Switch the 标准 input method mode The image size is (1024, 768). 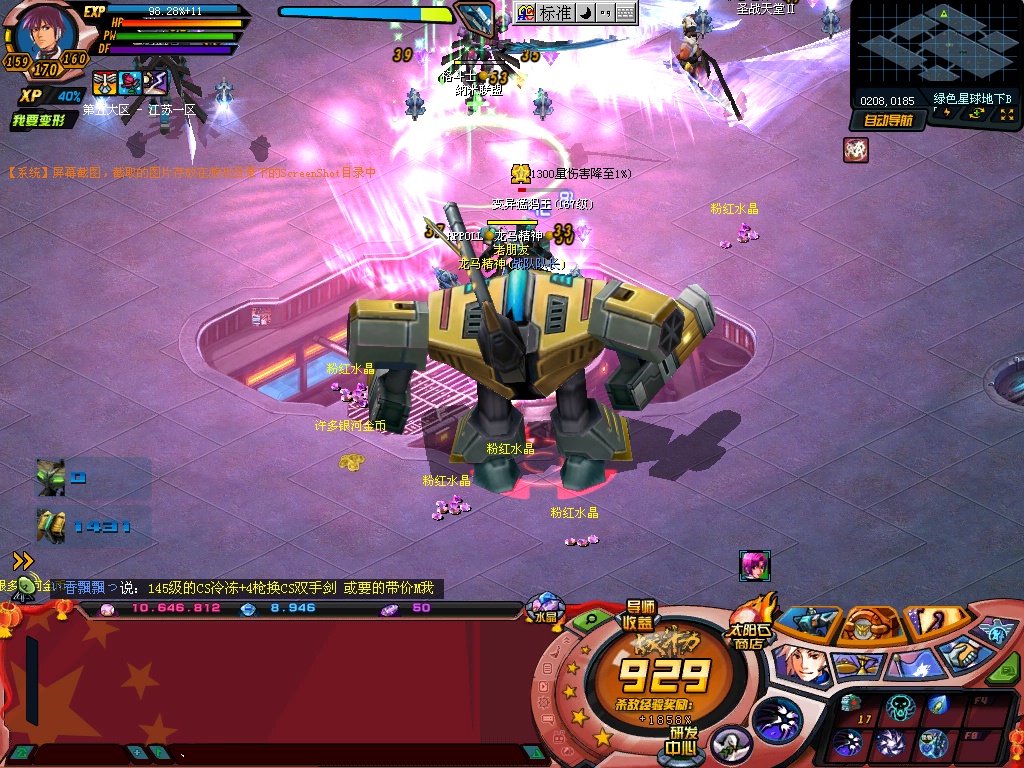(555, 13)
